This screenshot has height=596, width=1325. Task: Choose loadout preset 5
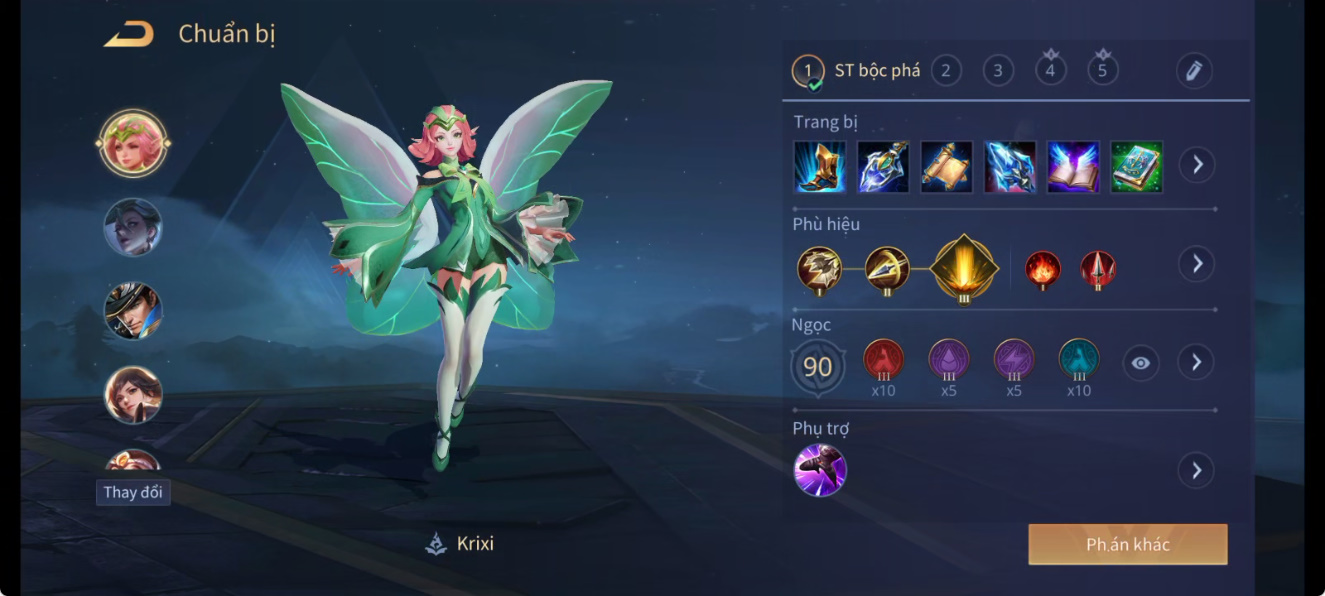point(1103,70)
